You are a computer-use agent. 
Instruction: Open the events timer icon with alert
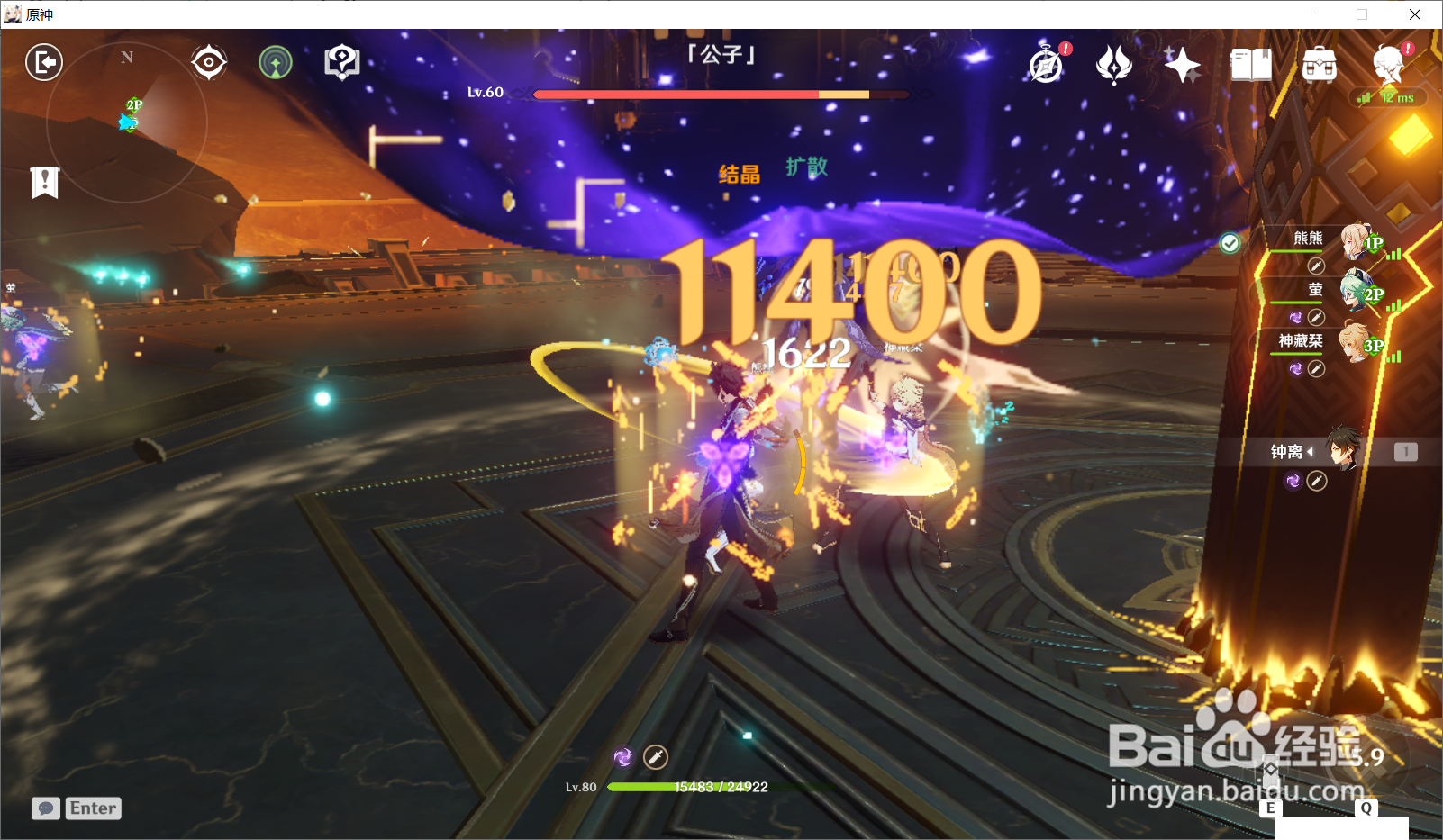click(1046, 63)
